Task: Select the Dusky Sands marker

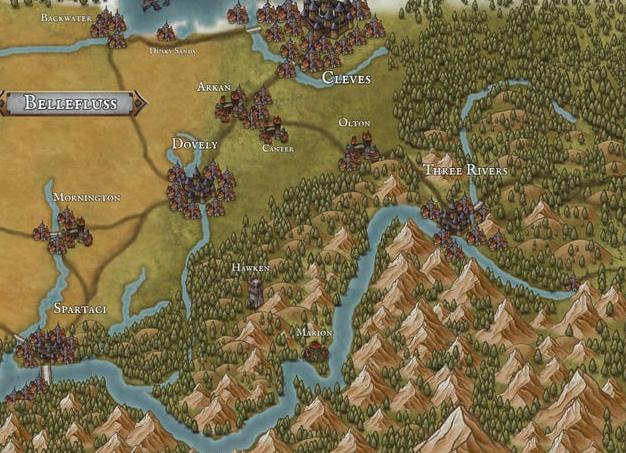Action: (166, 34)
